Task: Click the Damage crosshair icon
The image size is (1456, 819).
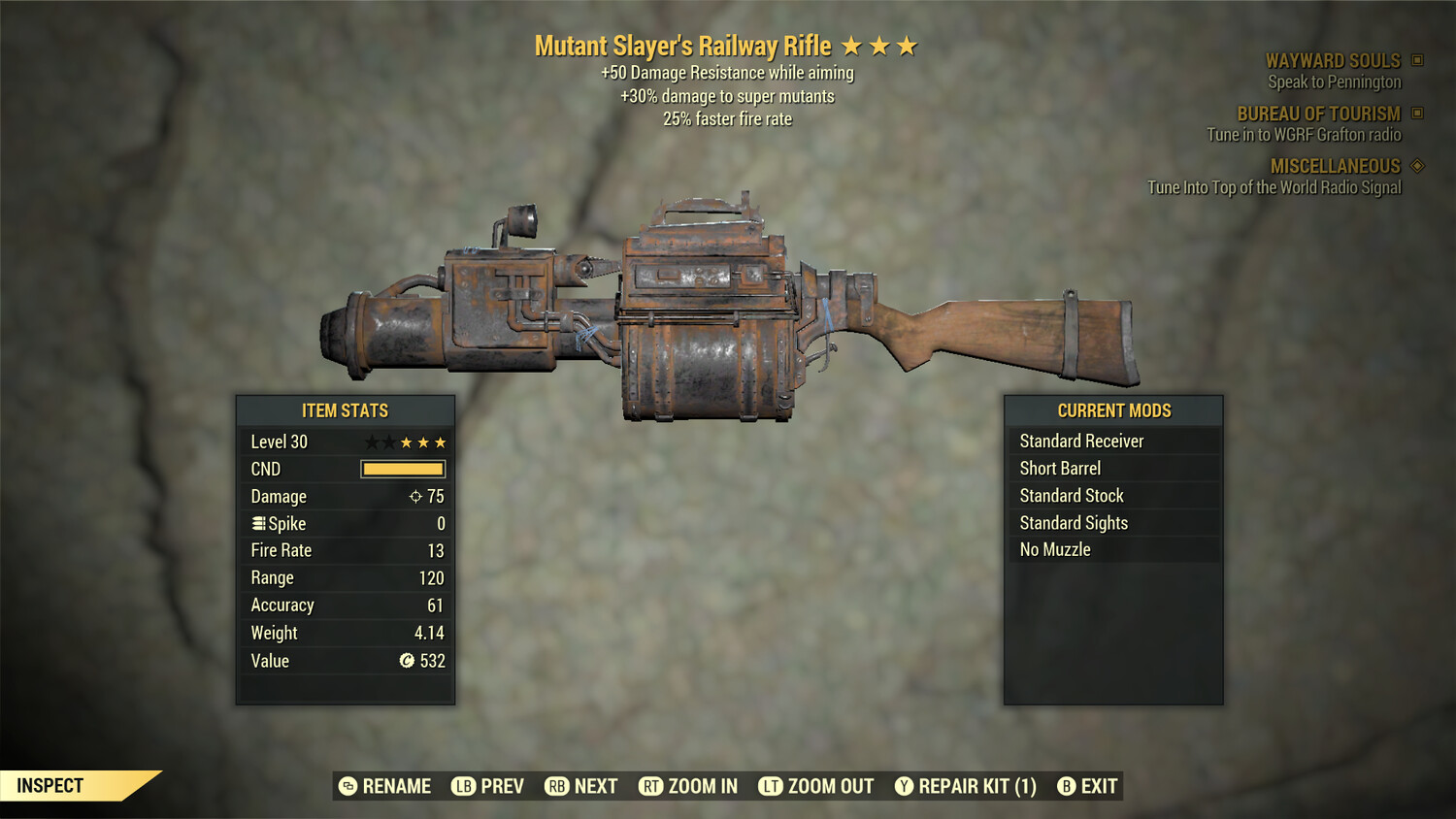Action: (x=417, y=496)
